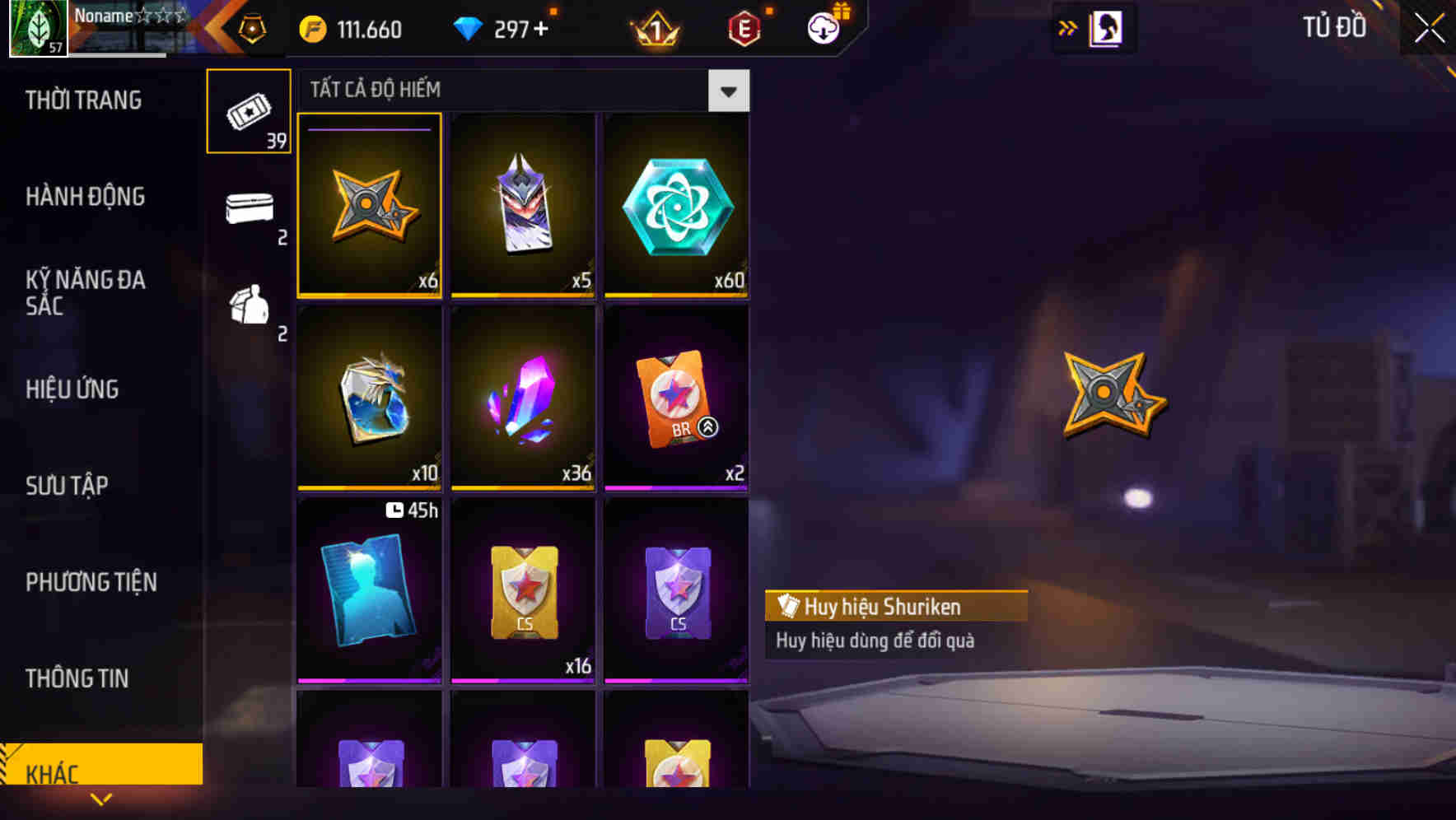Select the cooler box tab icon showing 2
The width and height of the screenshot is (1456, 820).
[251, 210]
